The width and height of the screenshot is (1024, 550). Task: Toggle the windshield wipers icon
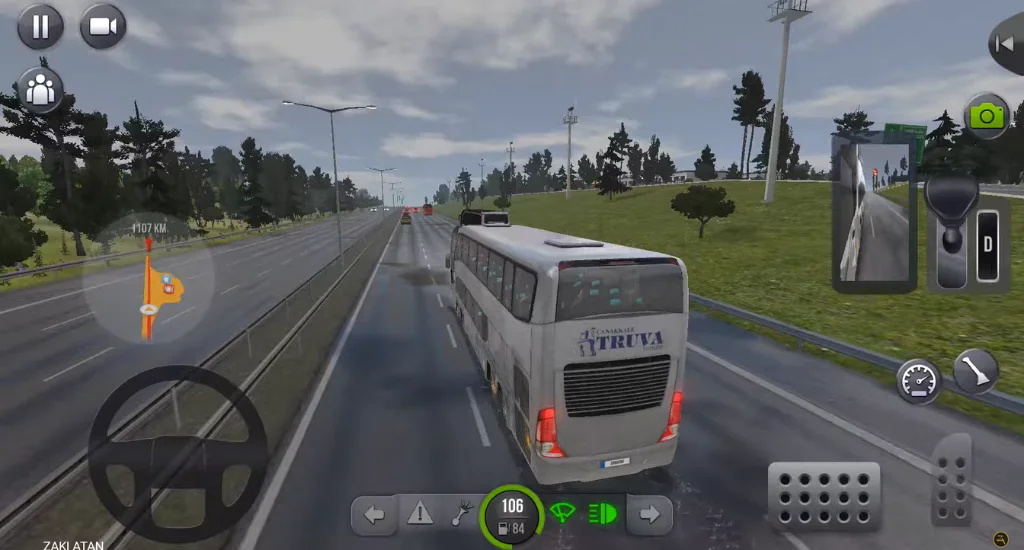[563, 514]
